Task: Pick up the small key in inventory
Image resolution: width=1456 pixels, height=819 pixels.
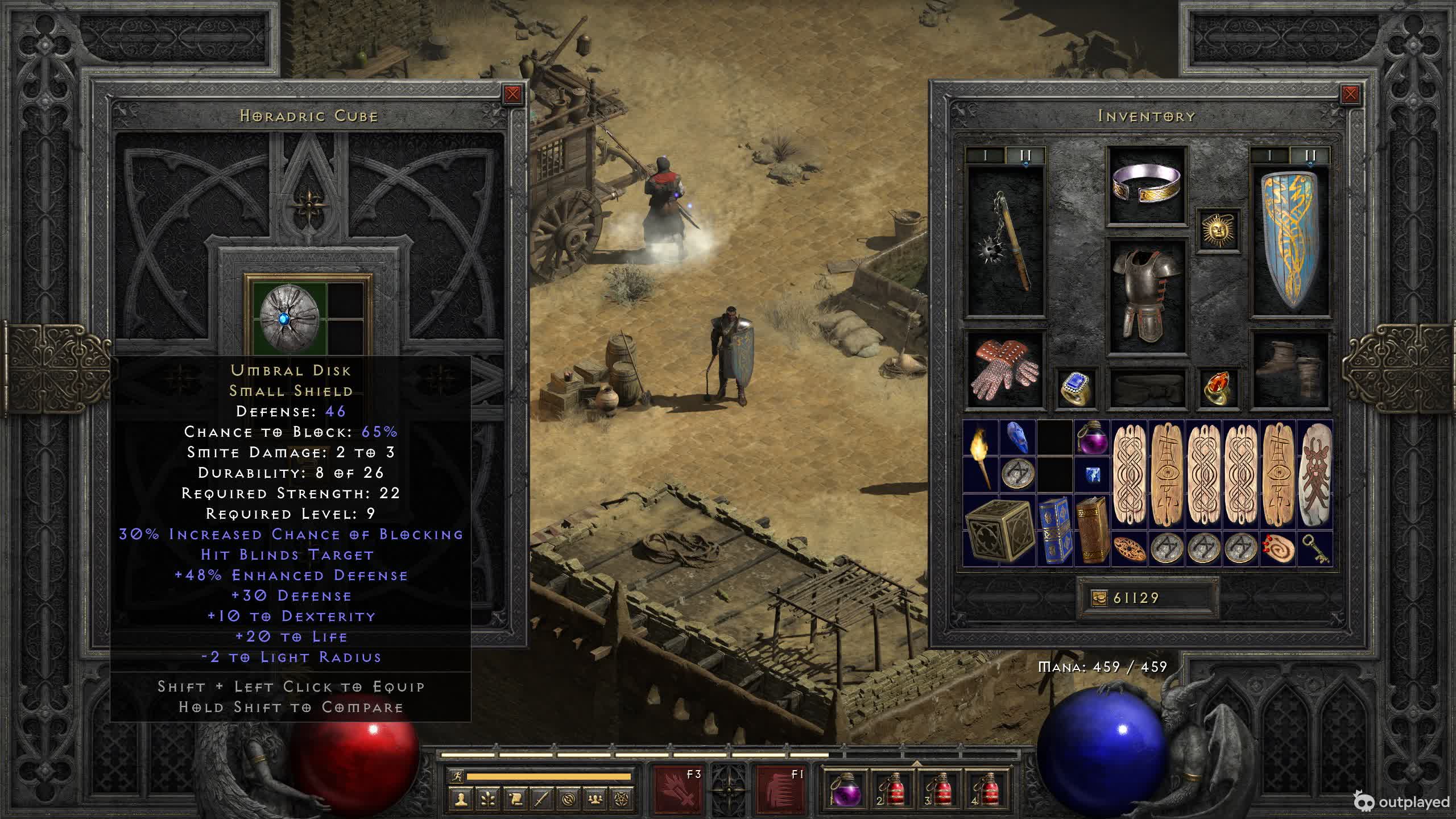Action: (1315, 549)
